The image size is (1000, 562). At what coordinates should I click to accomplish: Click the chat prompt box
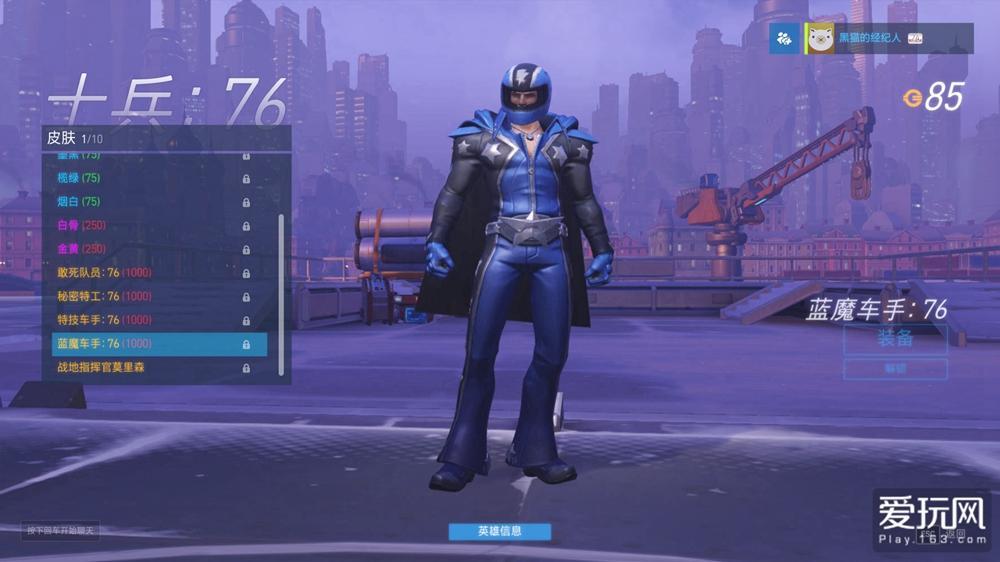point(62,531)
